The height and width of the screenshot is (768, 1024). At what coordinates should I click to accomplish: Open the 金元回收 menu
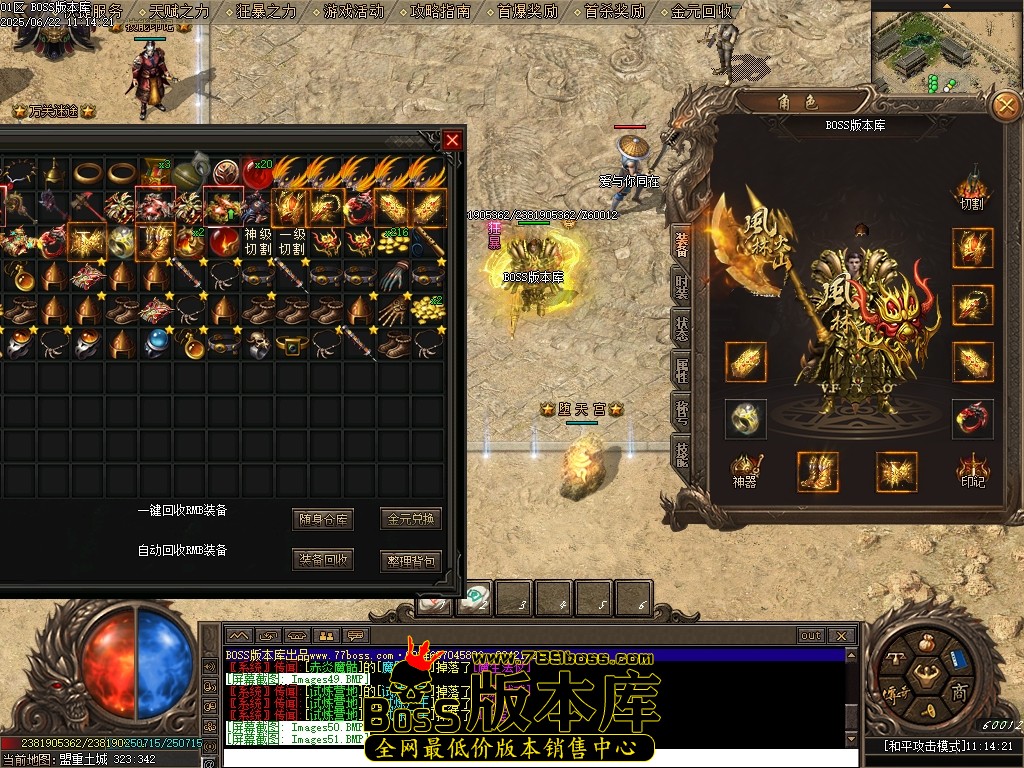click(702, 12)
